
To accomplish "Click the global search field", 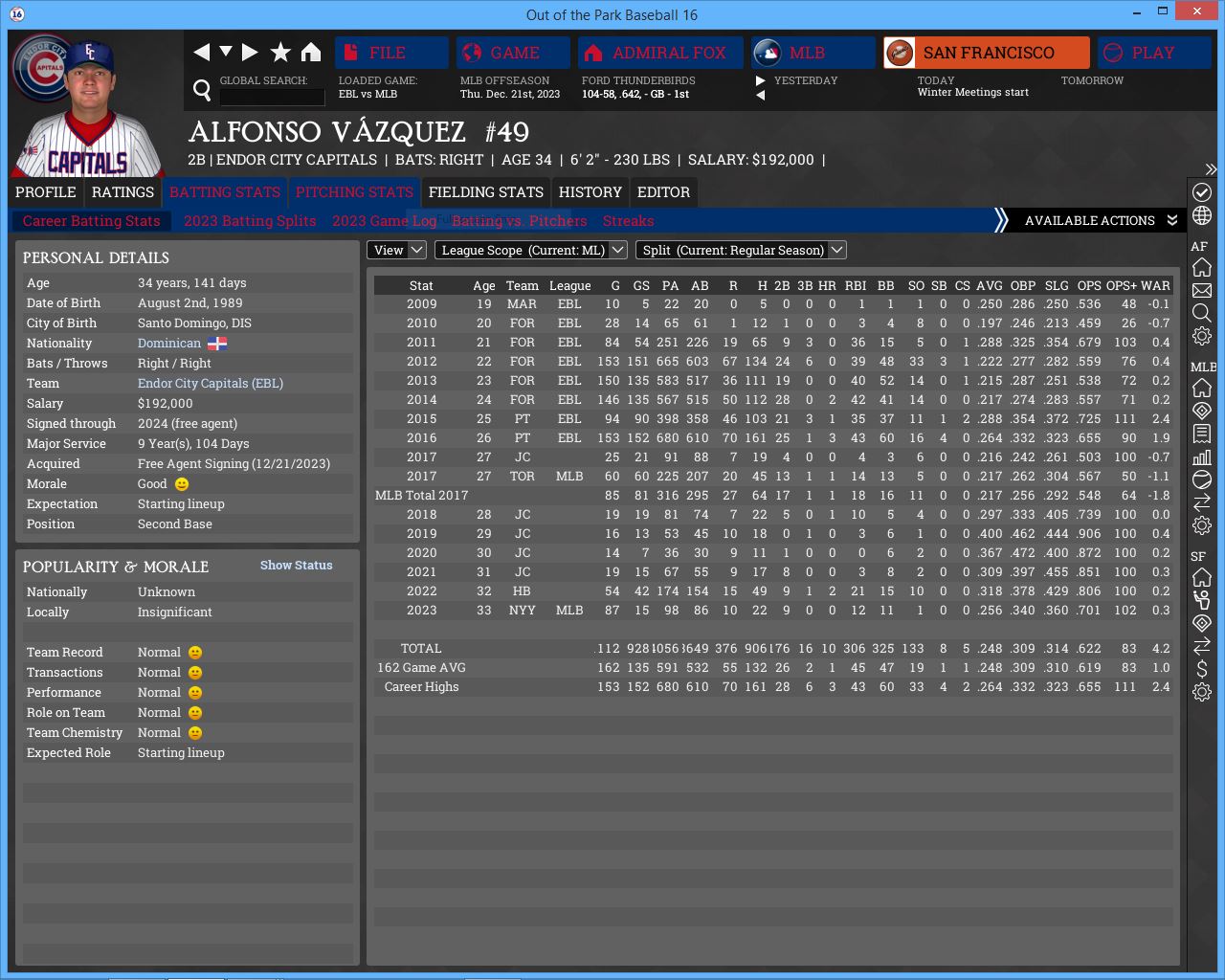I will [x=272, y=97].
